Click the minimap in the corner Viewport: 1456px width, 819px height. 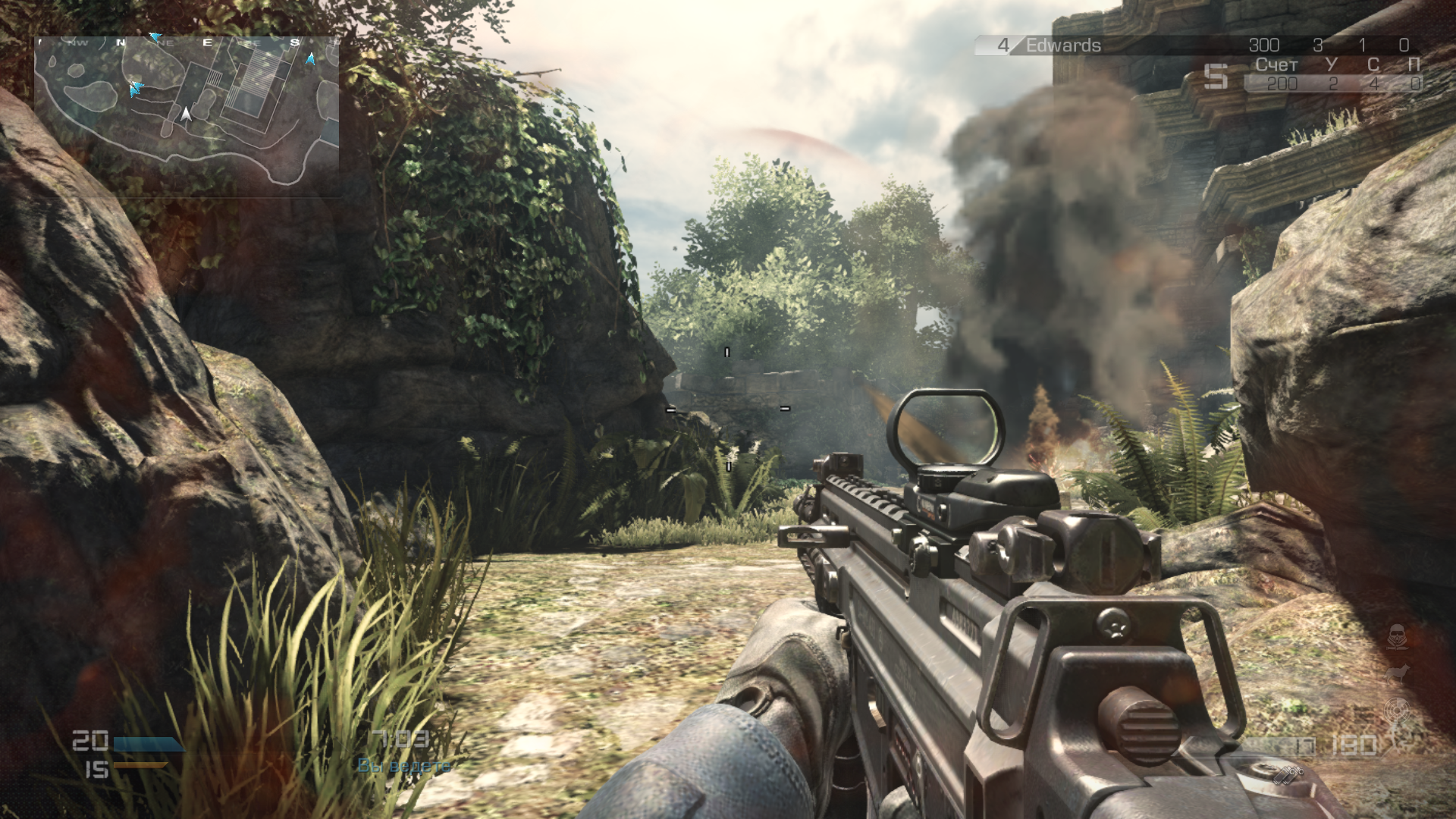point(187,114)
